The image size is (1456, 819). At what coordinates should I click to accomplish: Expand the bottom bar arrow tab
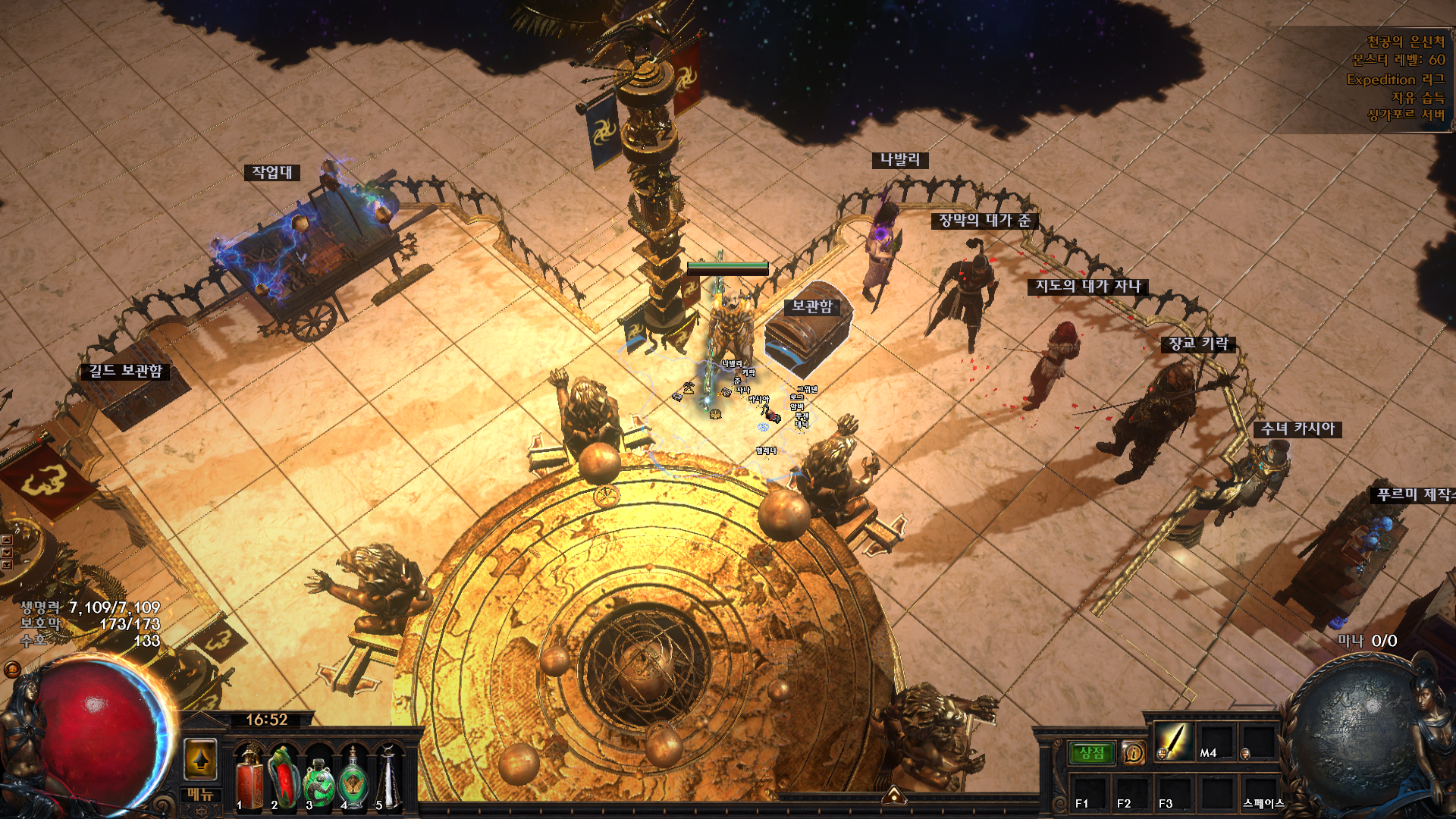[x=894, y=795]
